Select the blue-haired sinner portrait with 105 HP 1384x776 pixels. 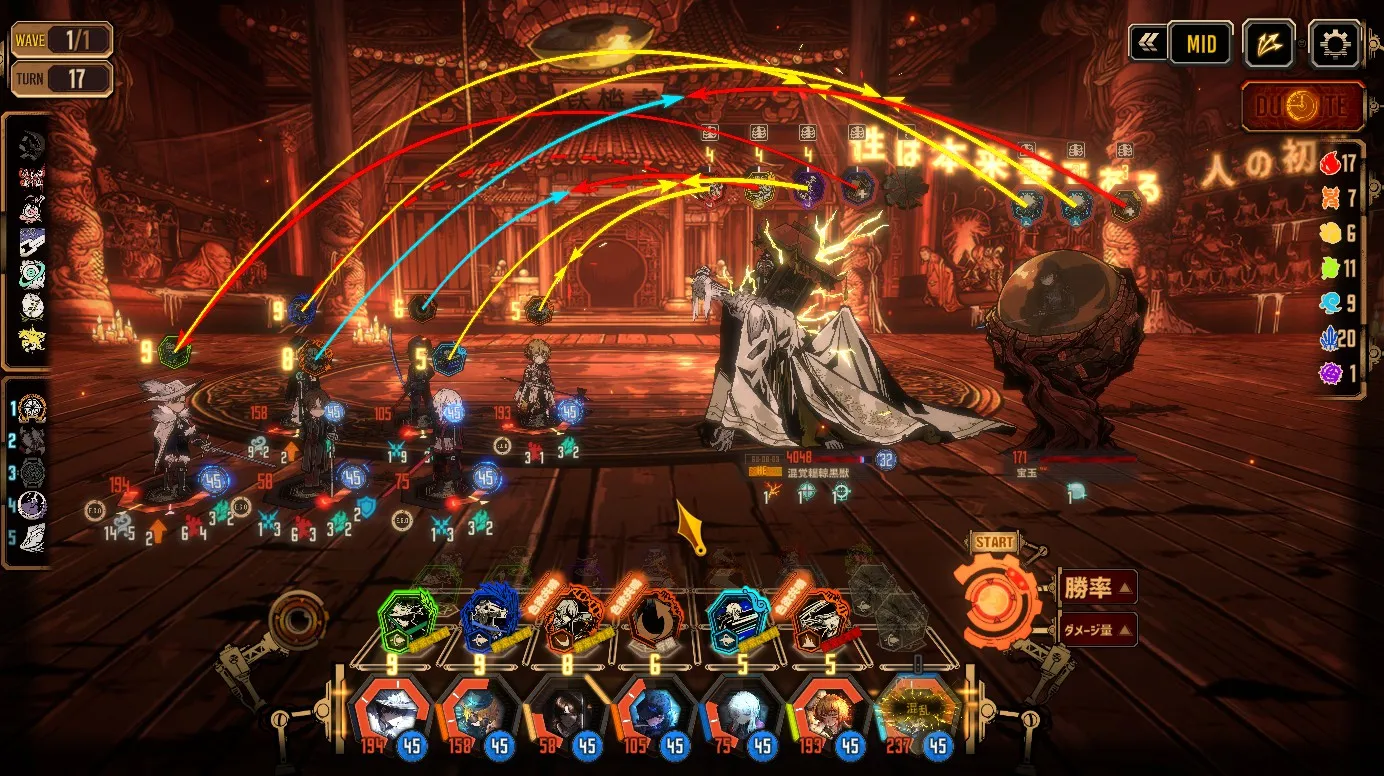(654, 714)
